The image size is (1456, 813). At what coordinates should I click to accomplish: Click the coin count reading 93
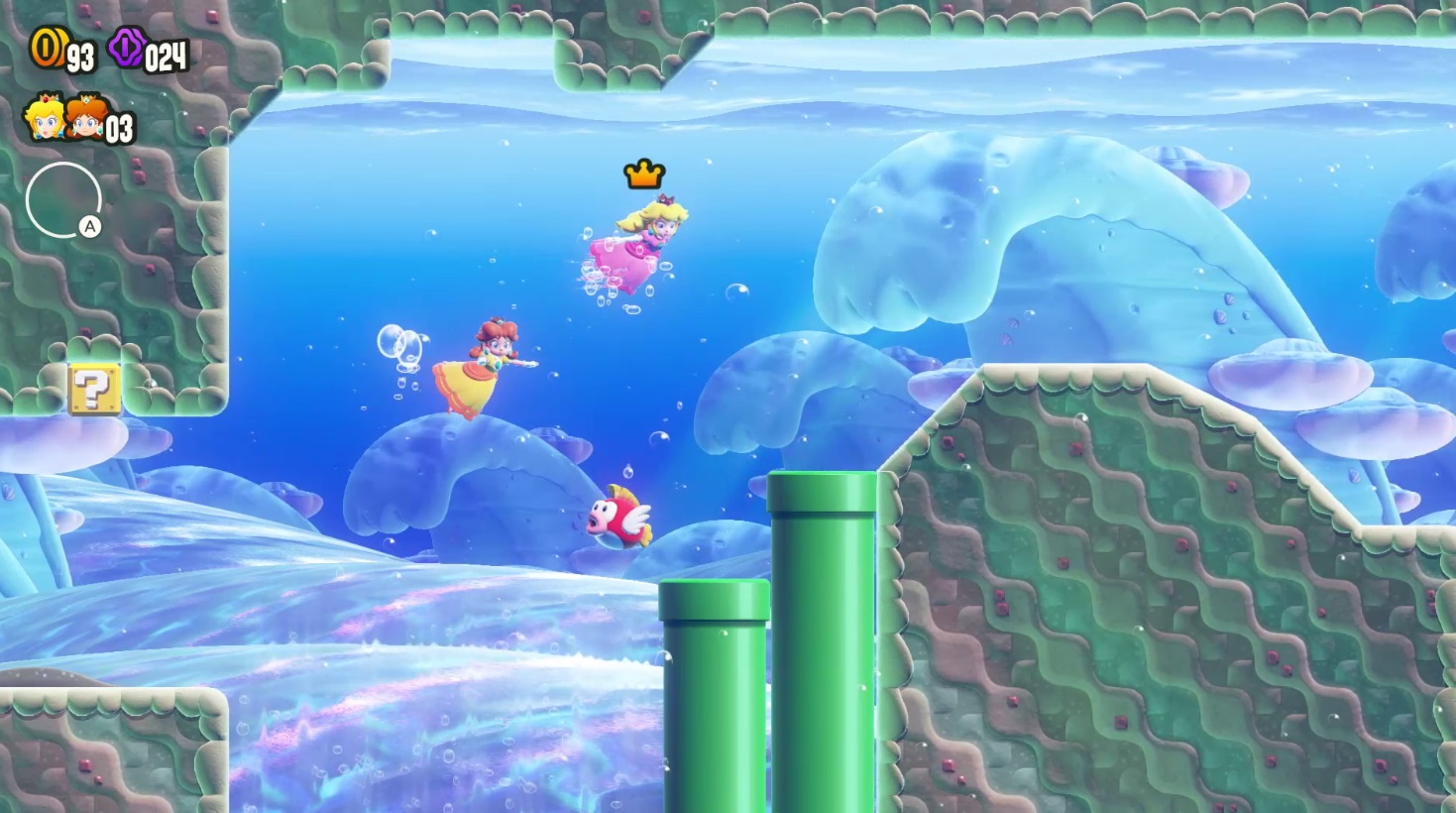(81, 57)
